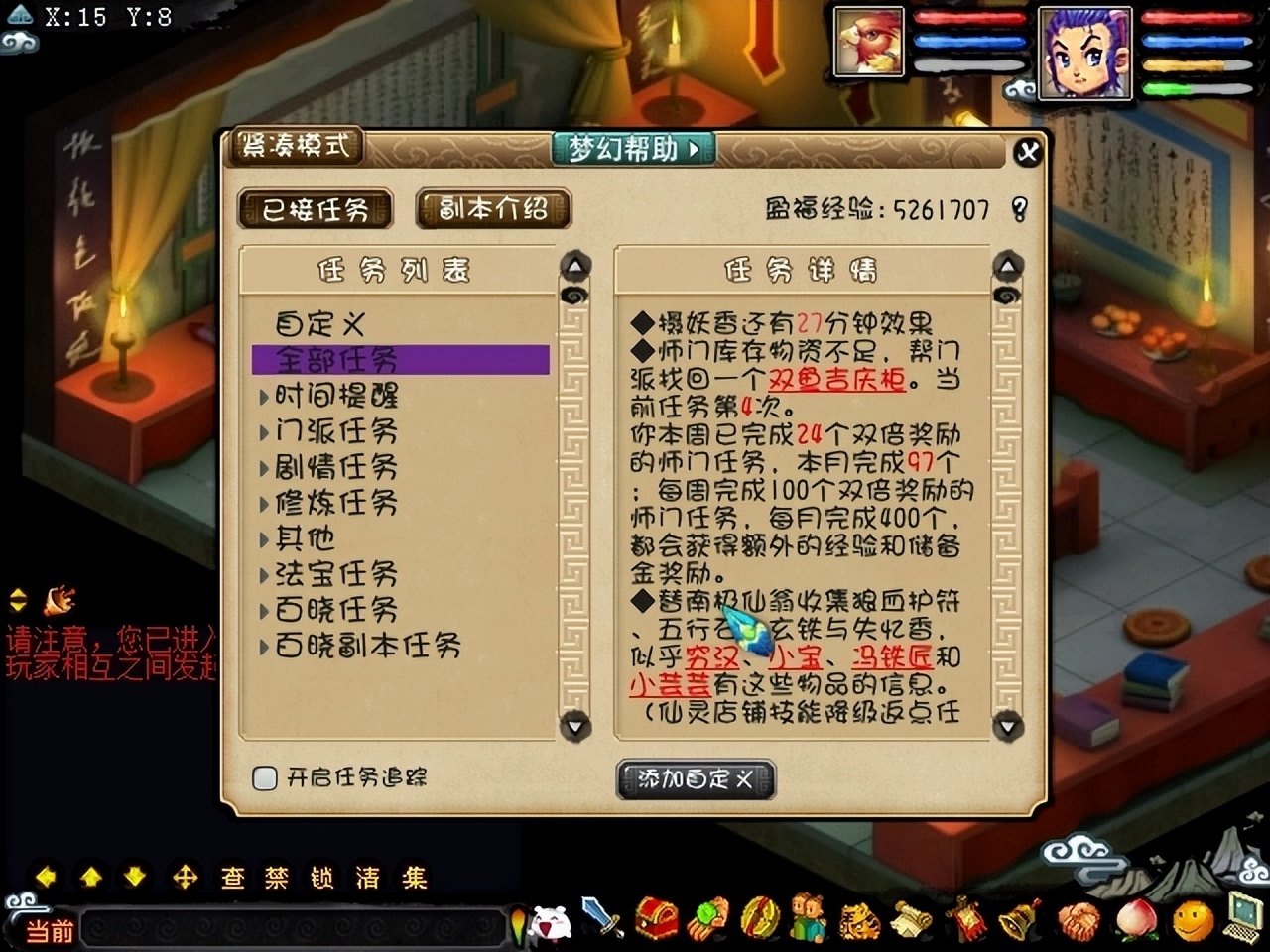Enable the 开启任务追踪 checkbox
Screen dimensions: 1270x952
click(x=264, y=779)
